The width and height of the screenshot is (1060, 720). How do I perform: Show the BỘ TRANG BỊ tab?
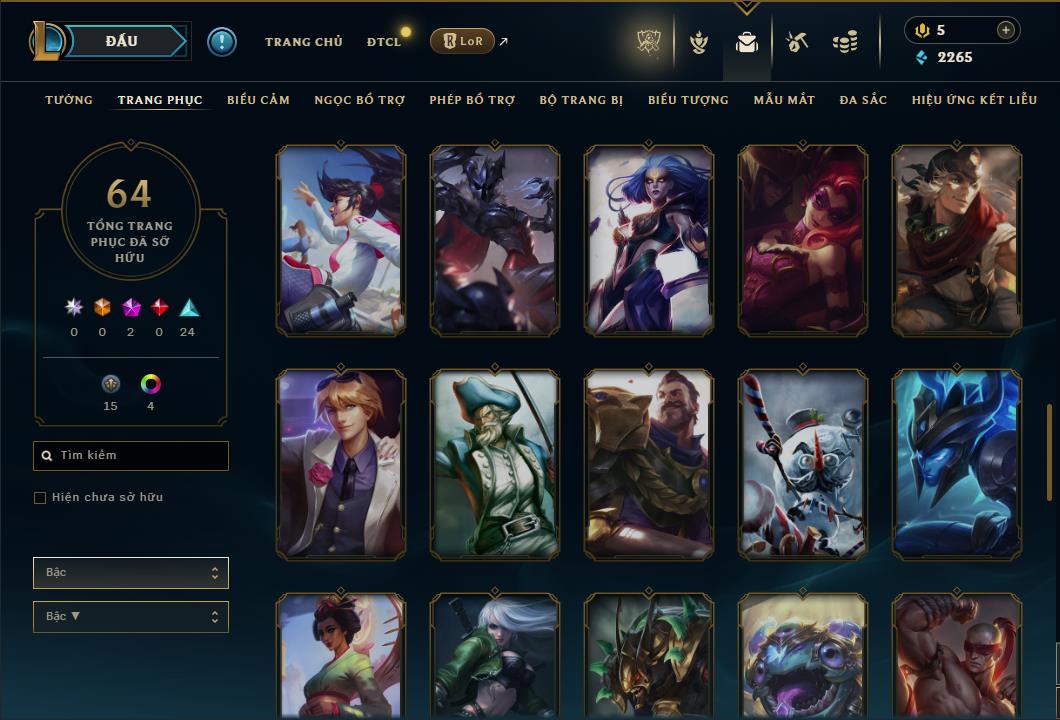pyautogui.click(x=581, y=100)
